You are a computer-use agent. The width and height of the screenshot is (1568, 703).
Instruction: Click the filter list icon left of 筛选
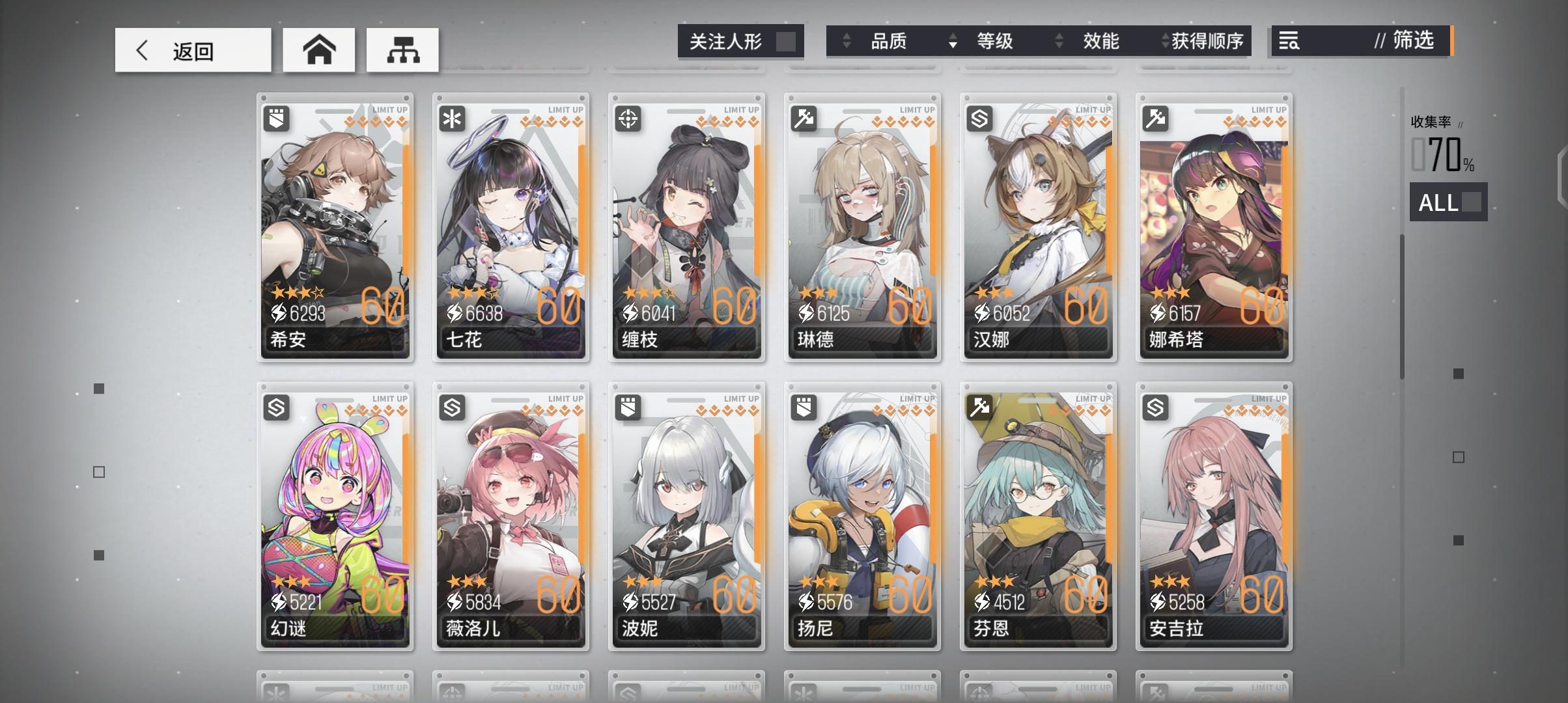1287,41
